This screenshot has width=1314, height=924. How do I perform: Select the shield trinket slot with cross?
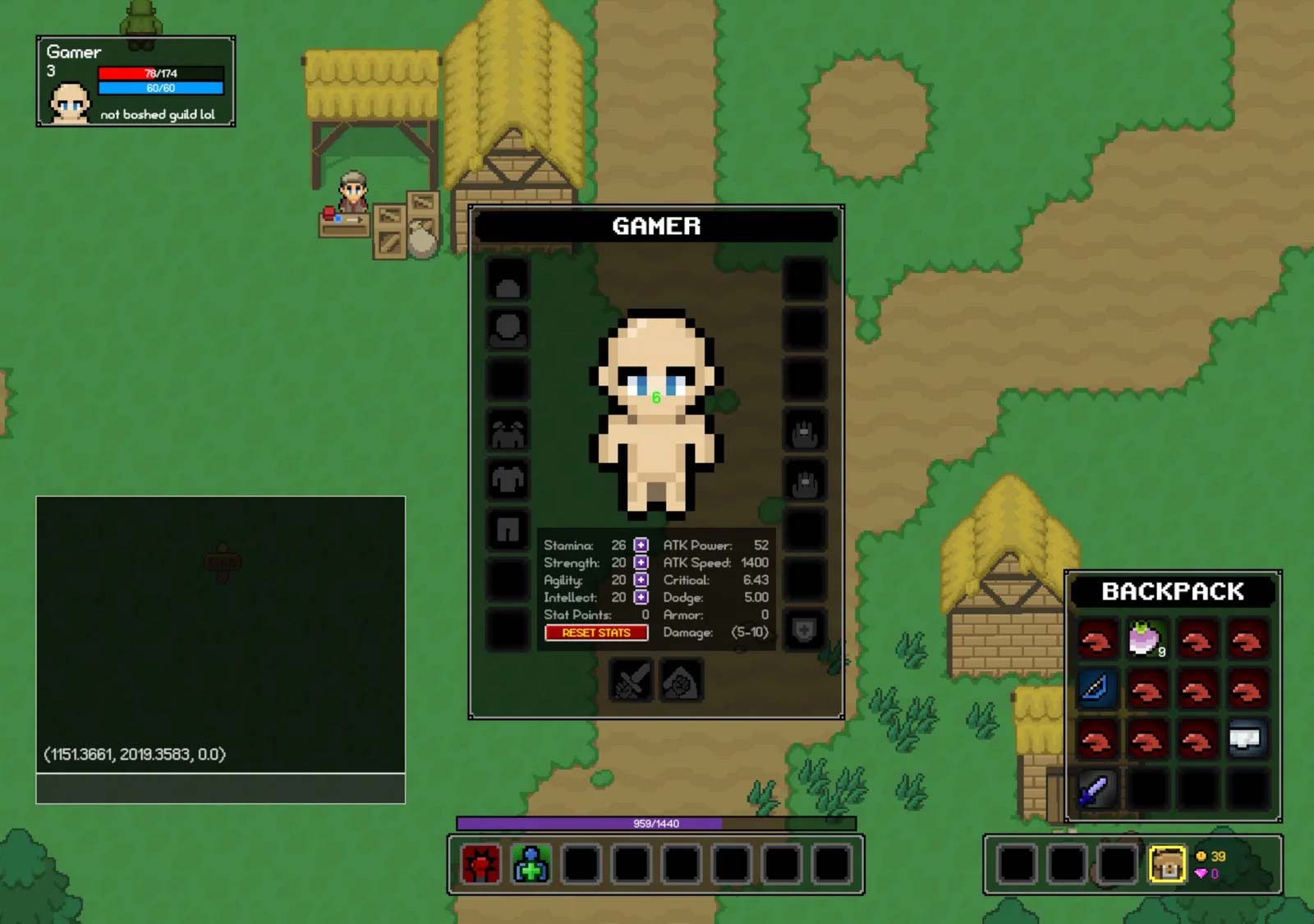[804, 630]
